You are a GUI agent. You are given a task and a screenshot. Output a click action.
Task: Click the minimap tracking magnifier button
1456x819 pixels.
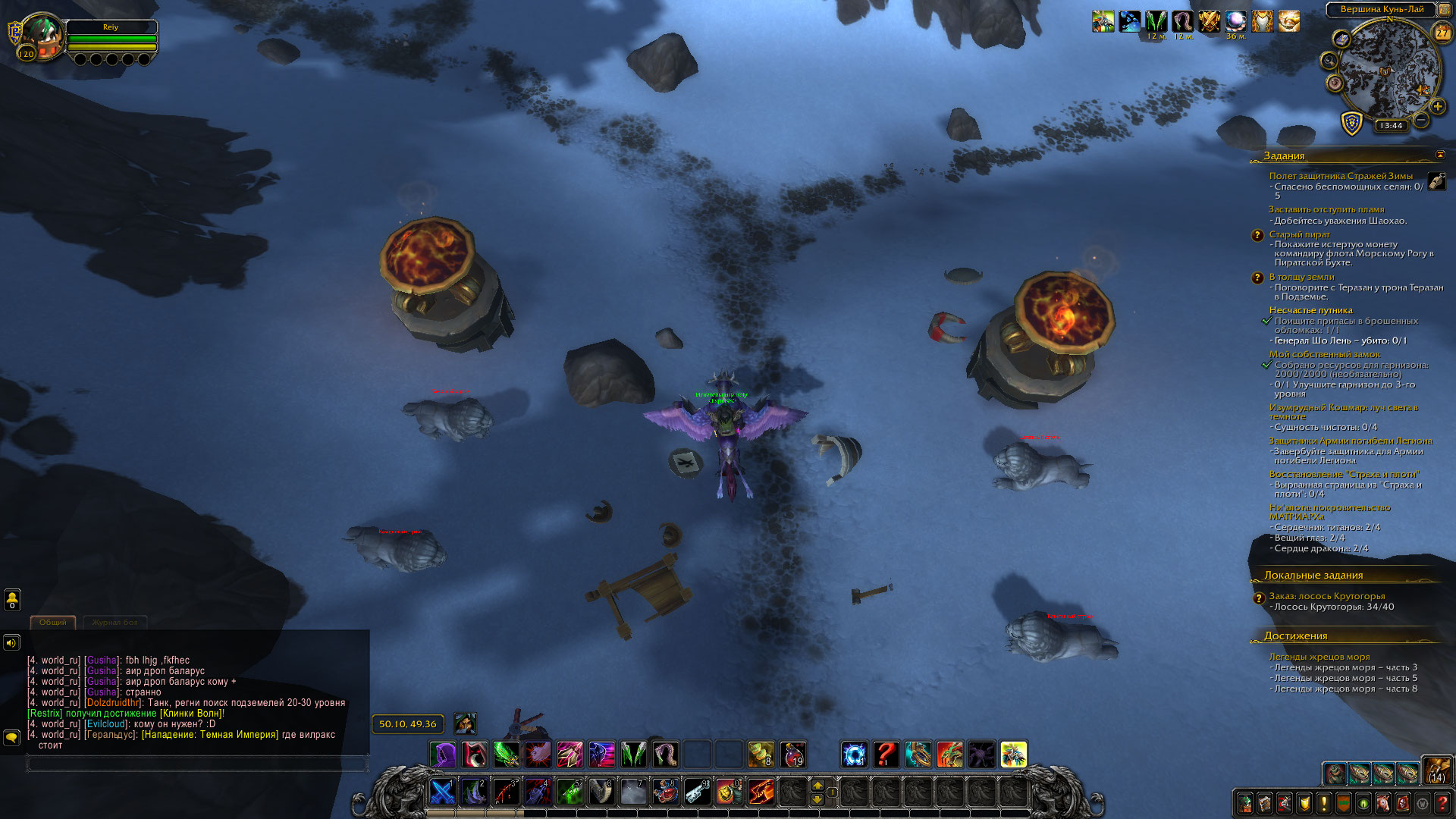click(x=1329, y=60)
